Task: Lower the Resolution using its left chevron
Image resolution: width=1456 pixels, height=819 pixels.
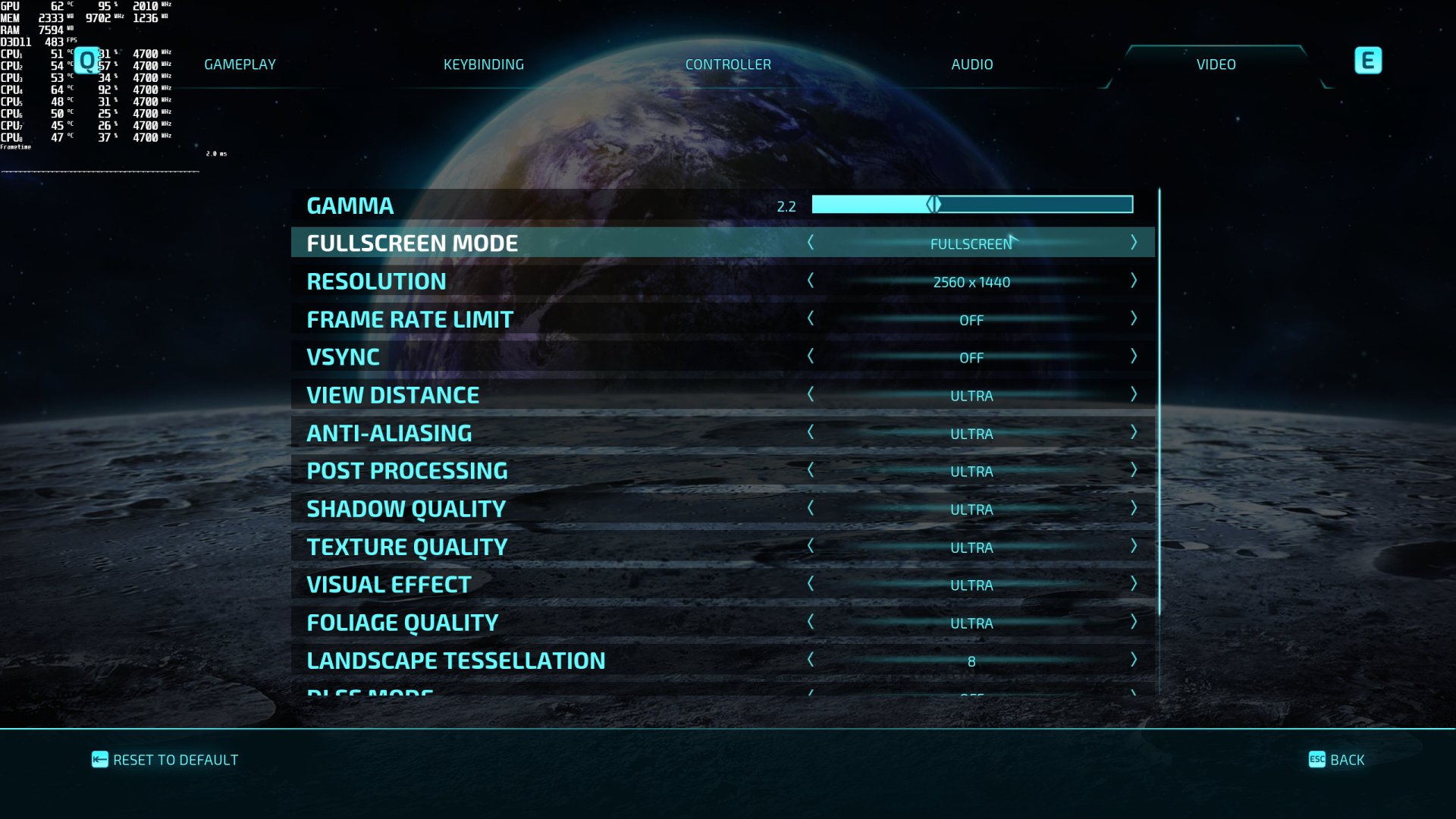Action: 811,281
